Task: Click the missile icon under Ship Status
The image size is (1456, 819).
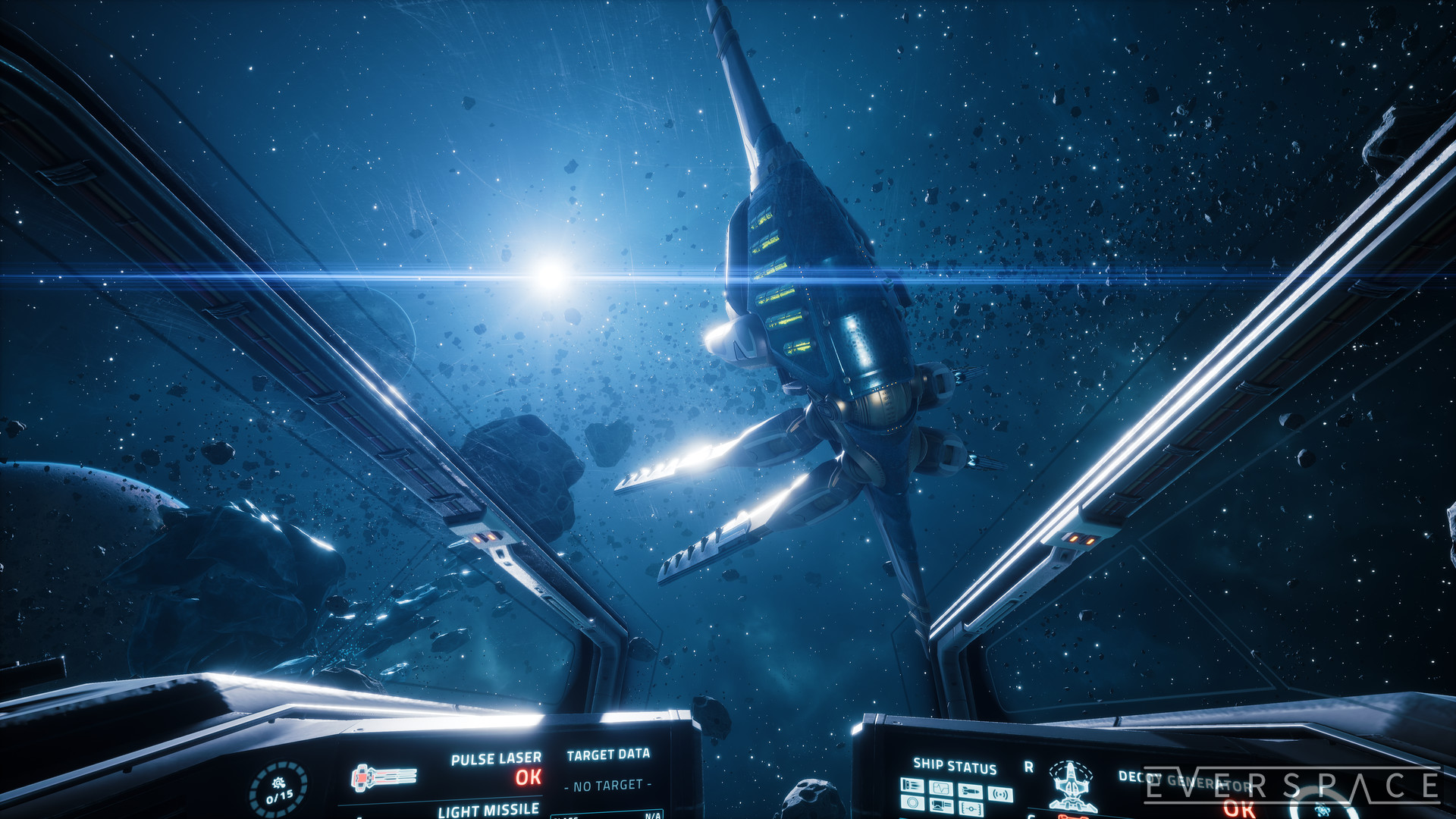Action: coord(971,791)
